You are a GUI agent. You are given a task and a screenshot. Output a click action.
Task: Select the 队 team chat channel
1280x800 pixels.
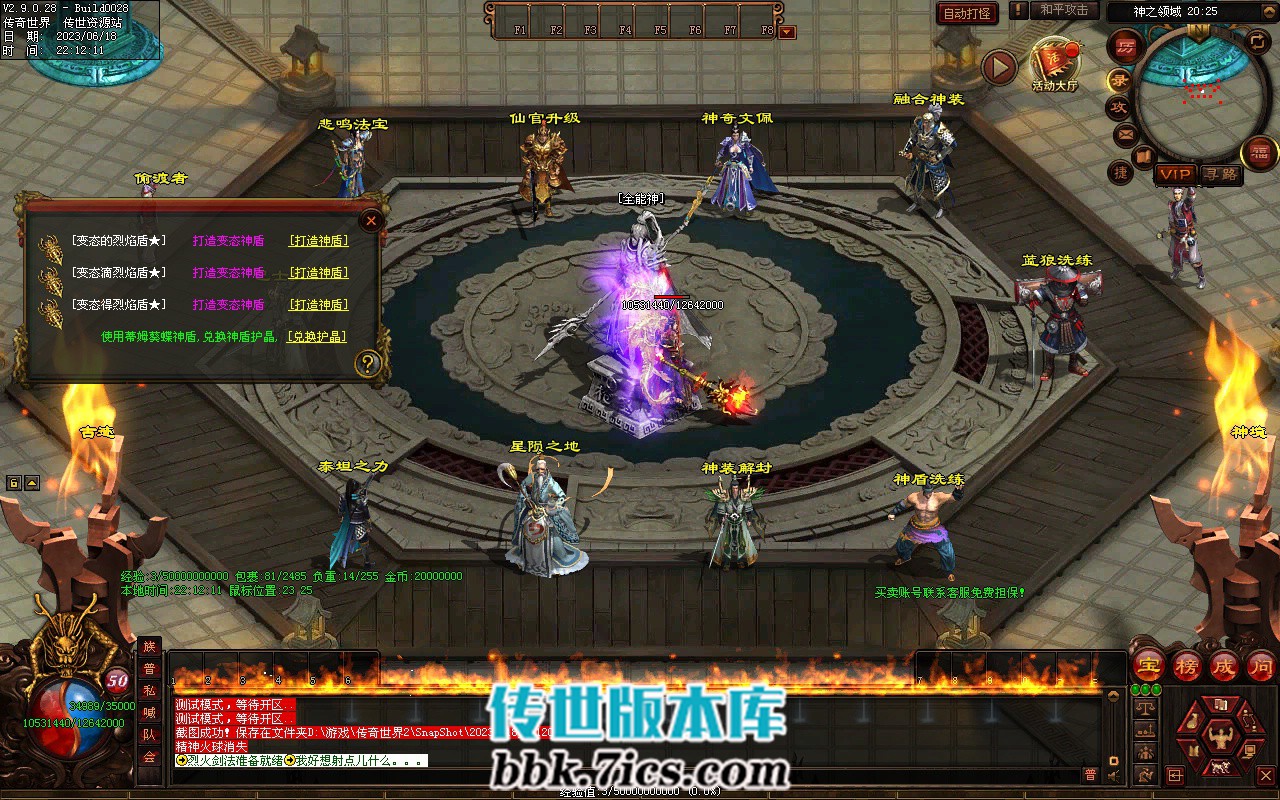coord(149,735)
